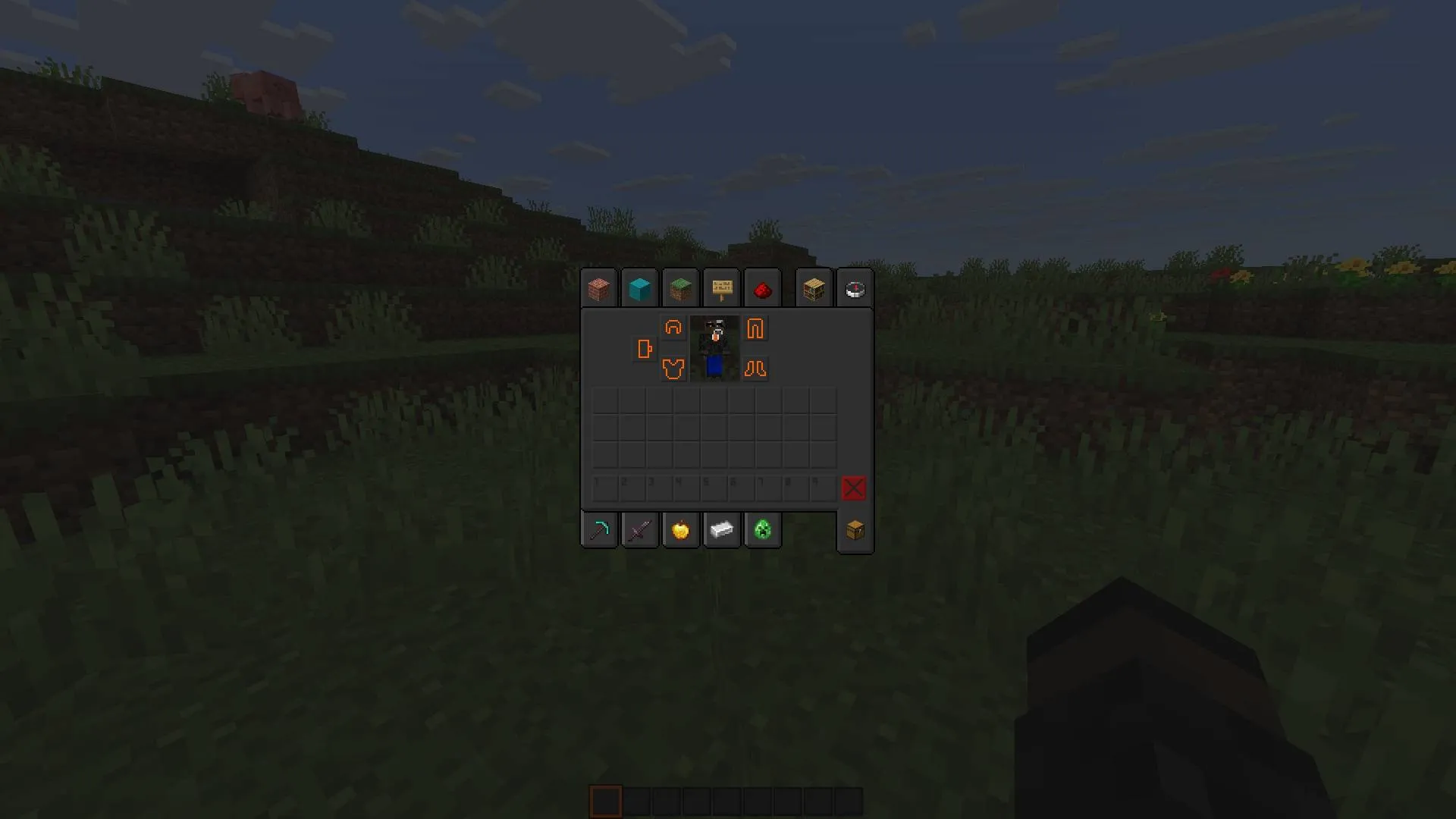Open the Spawn Eggs creeper tab
The image size is (1456, 819).
pos(762,529)
